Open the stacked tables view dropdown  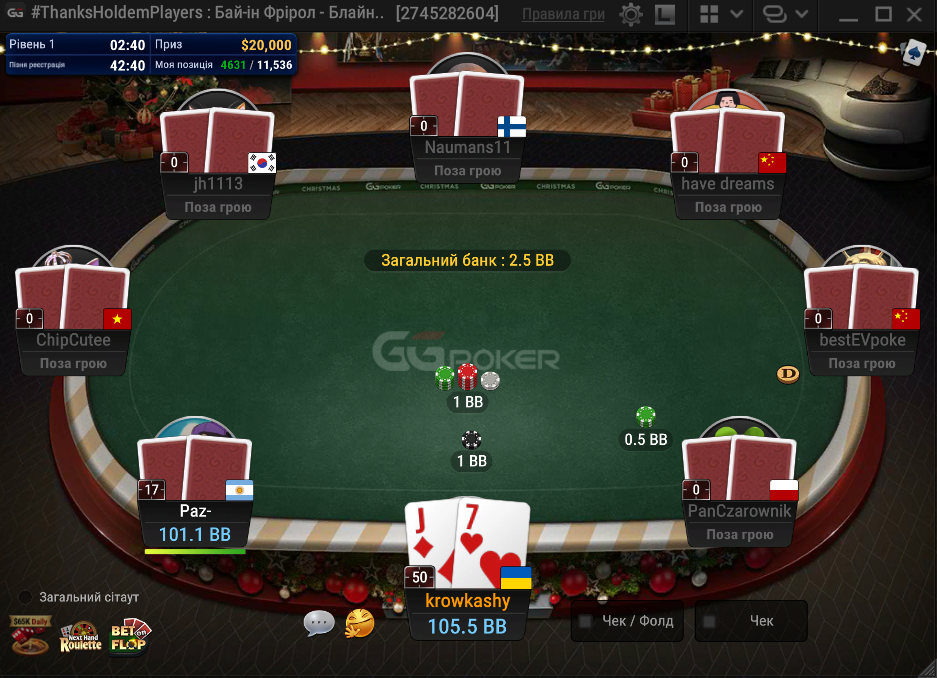(x=783, y=15)
